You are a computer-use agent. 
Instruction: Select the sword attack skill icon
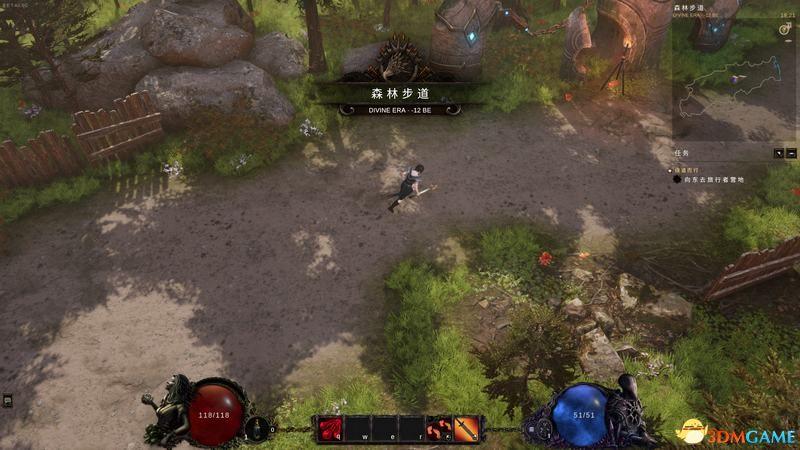[x=466, y=428]
